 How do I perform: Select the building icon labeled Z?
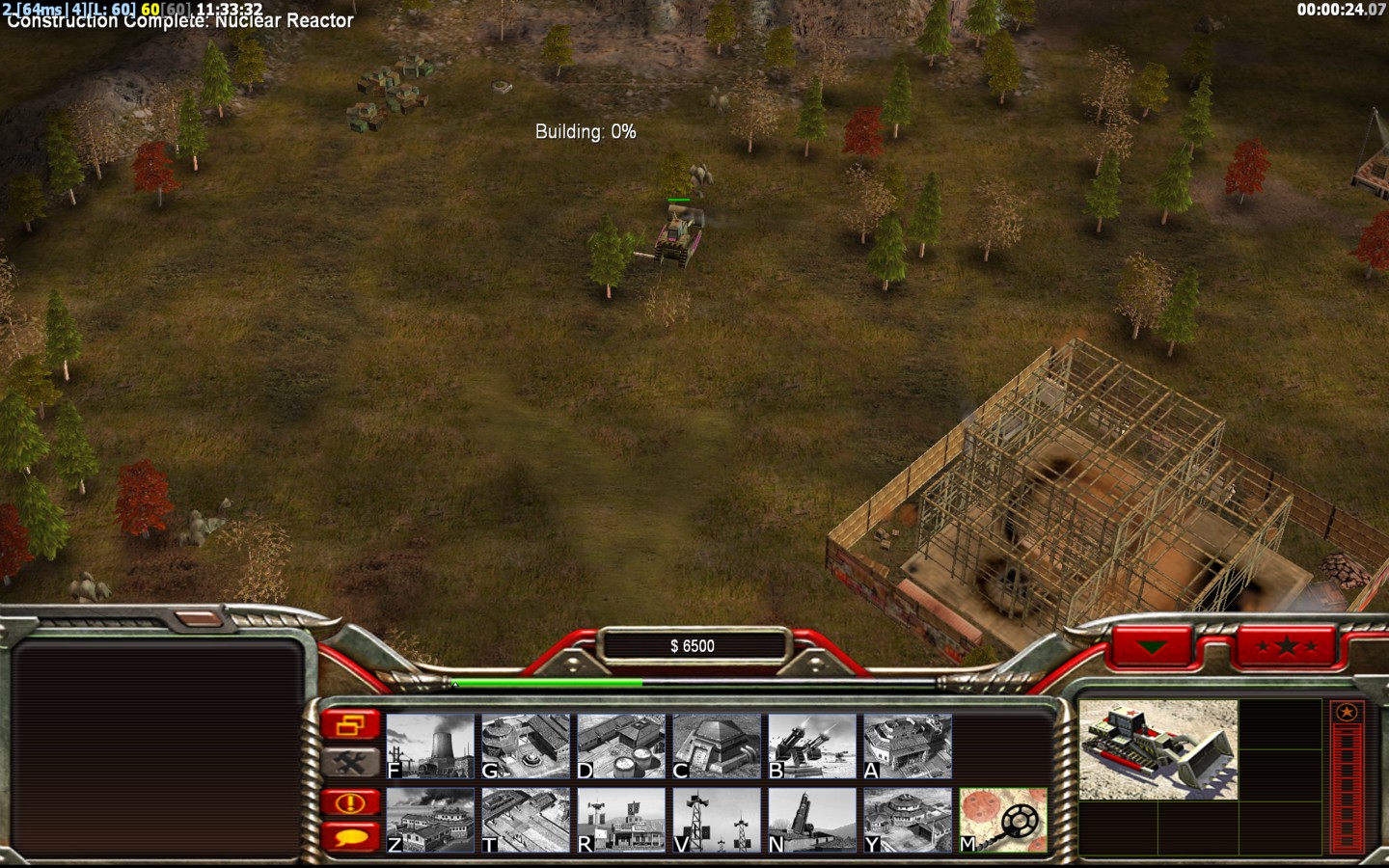tap(430, 820)
